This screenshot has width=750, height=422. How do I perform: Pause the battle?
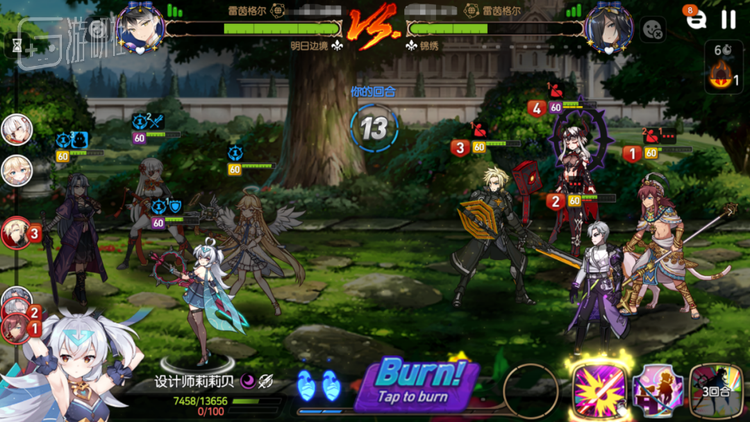point(727,20)
